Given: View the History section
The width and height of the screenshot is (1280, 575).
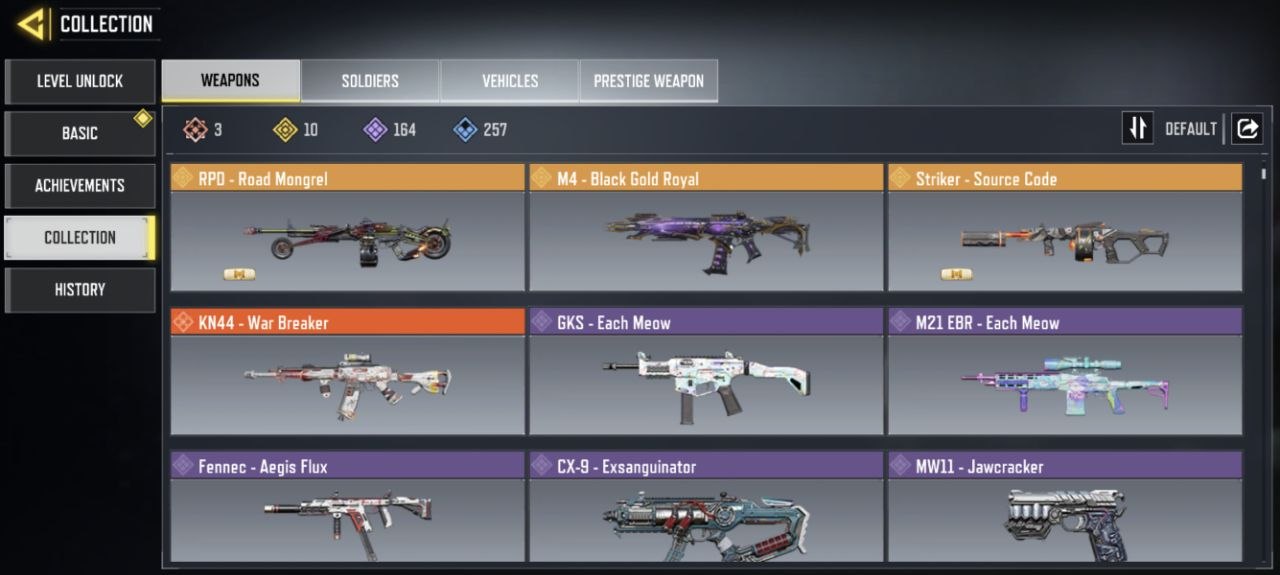Looking at the screenshot, I should 80,289.
